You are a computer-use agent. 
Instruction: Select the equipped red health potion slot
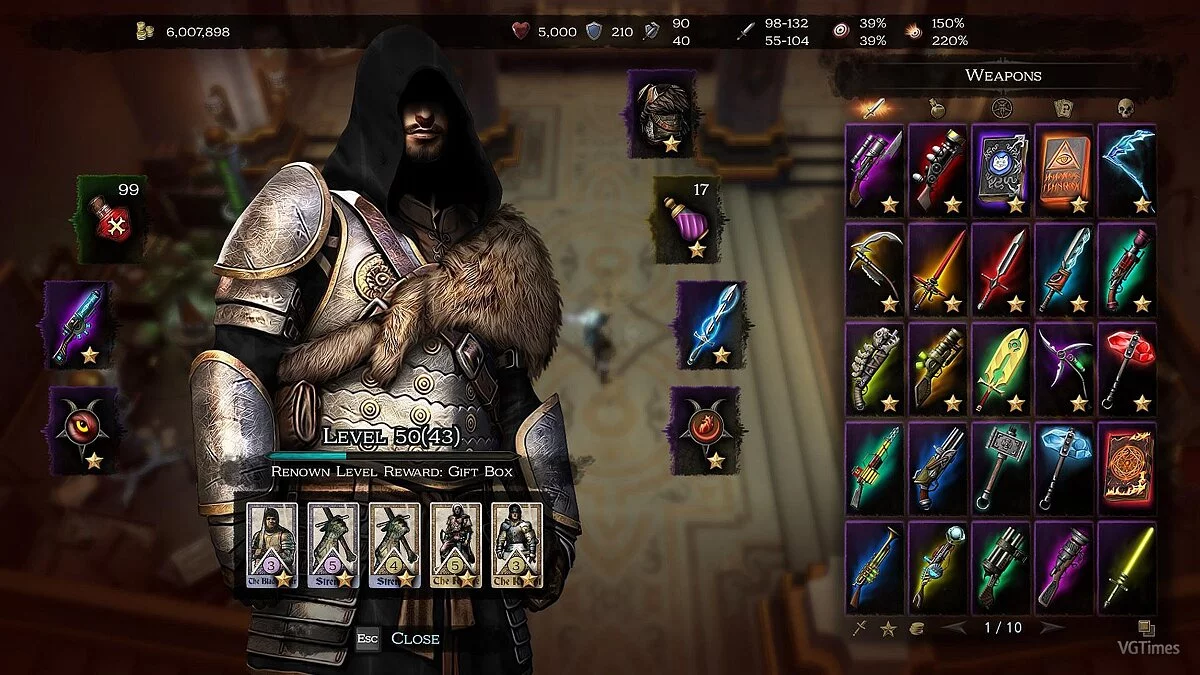[111, 220]
